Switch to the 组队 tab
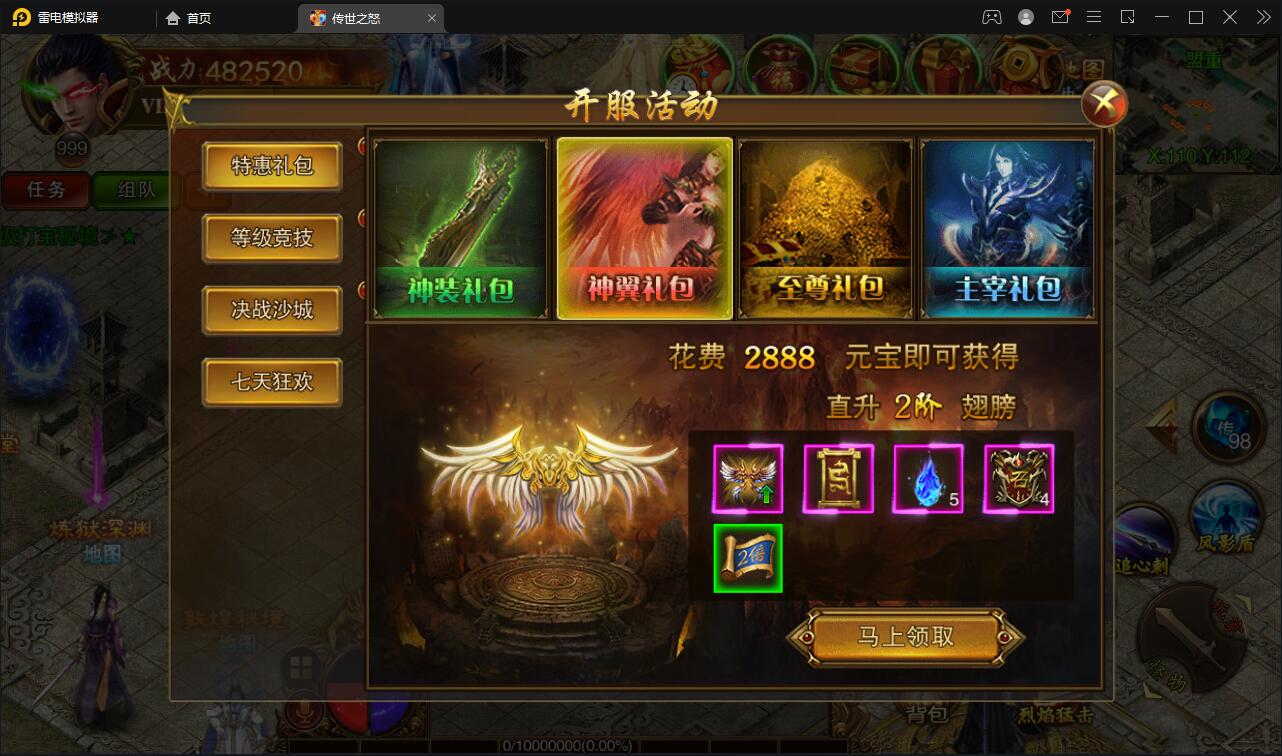Screen dimensions: 1282x756 point(135,190)
